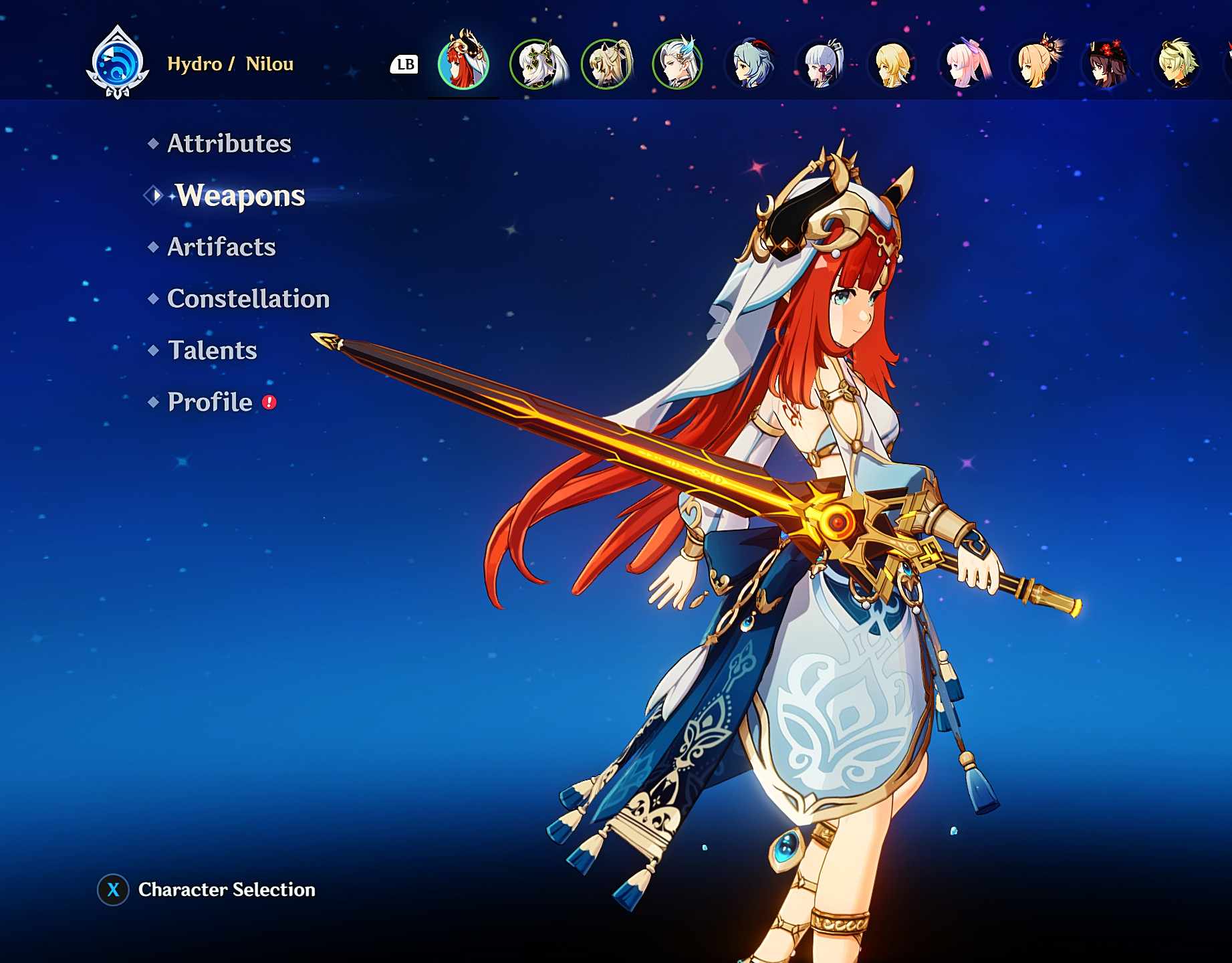Open the Attributes section
The height and width of the screenshot is (963, 1232).
click(228, 142)
